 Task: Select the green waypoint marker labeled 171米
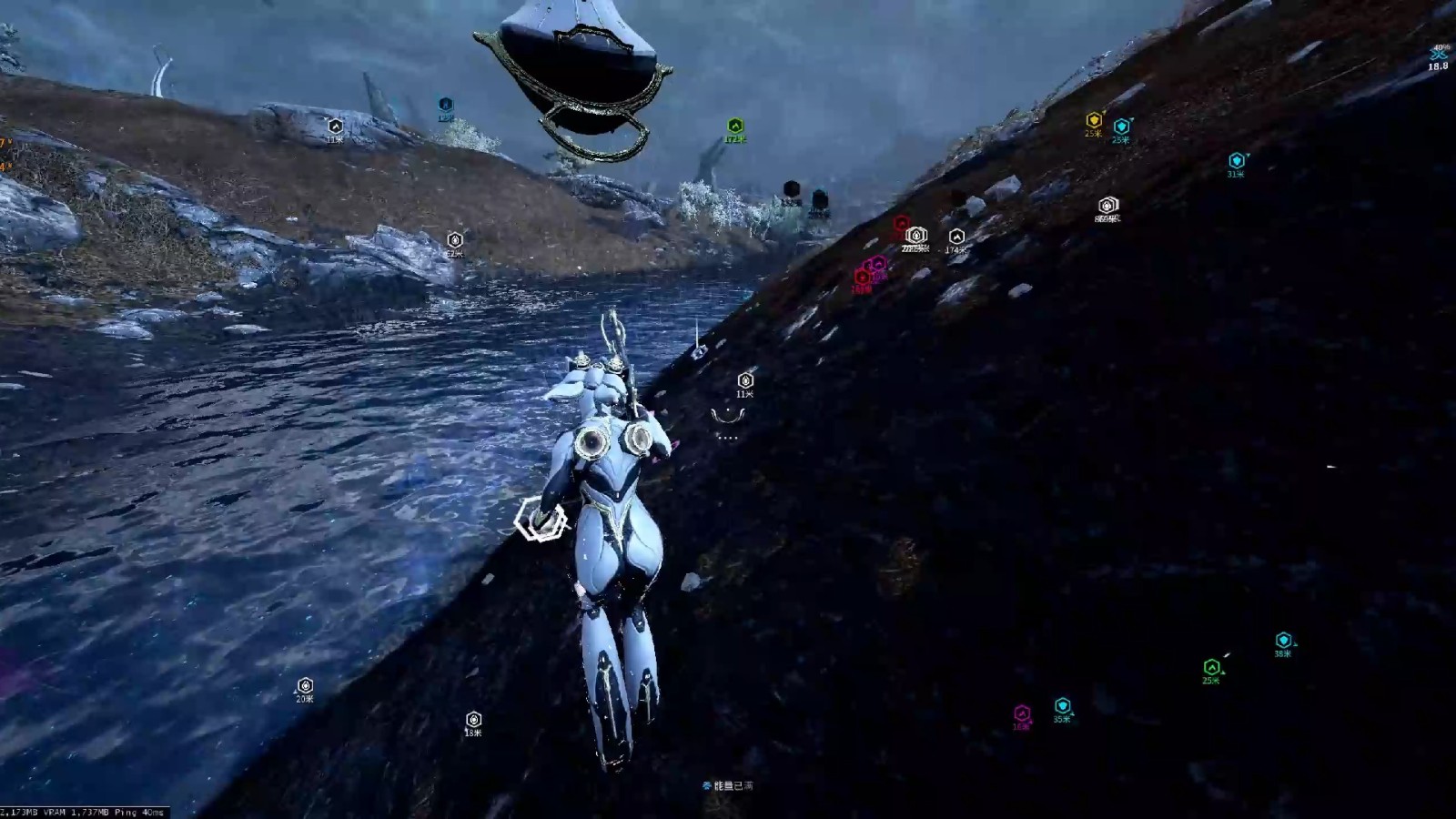coord(735,126)
